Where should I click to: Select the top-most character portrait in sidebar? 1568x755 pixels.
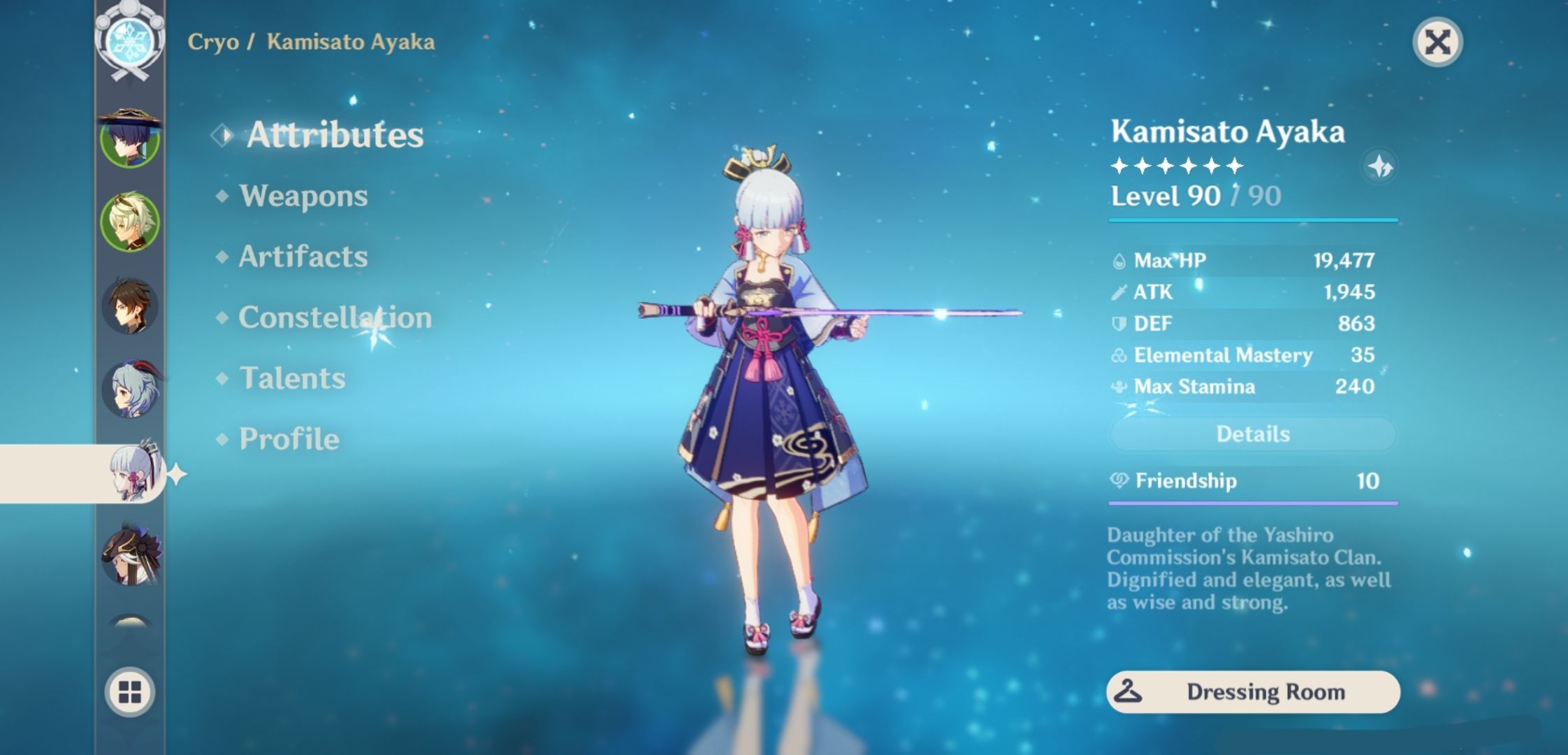point(129,140)
